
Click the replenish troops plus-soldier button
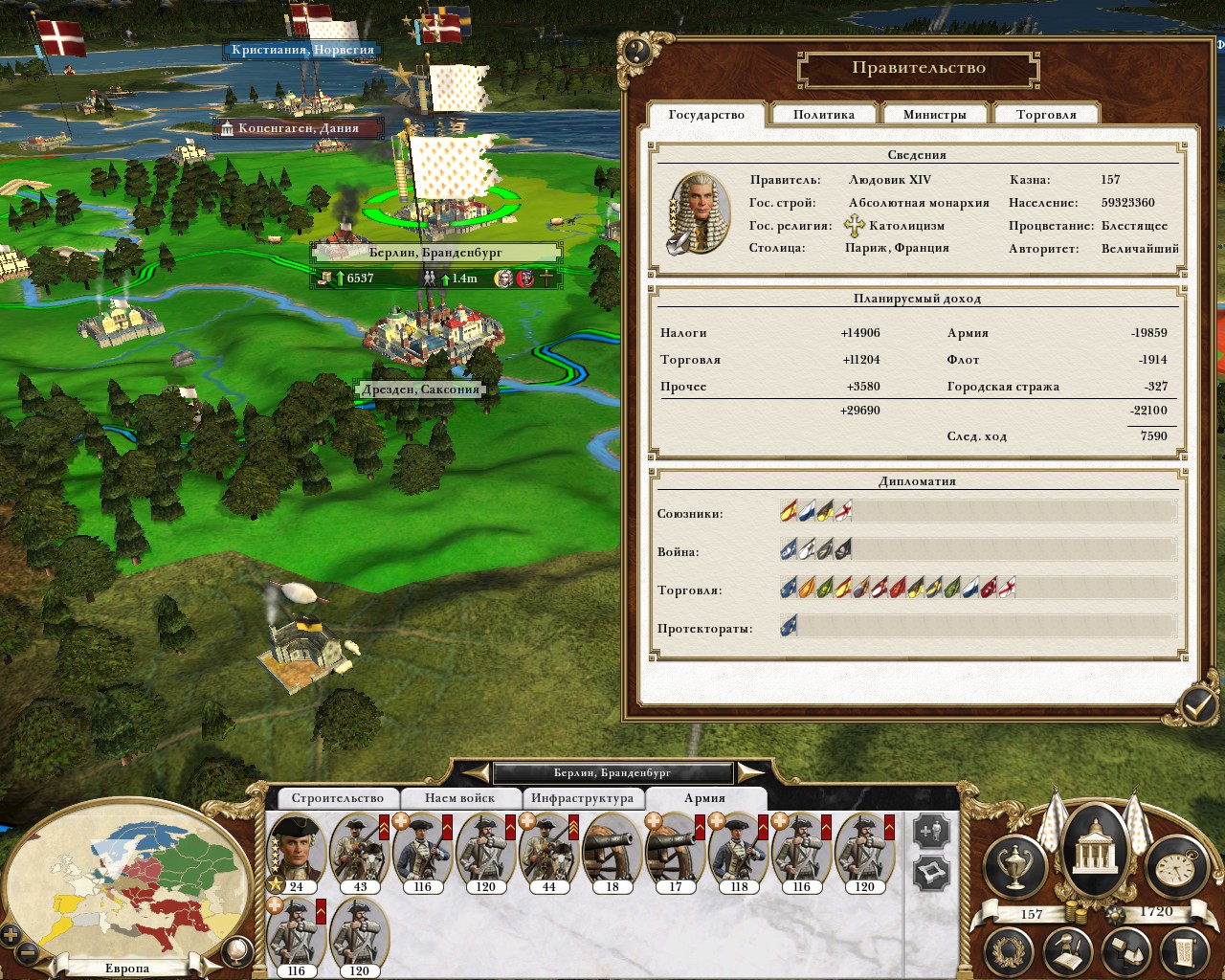click(x=931, y=832)
